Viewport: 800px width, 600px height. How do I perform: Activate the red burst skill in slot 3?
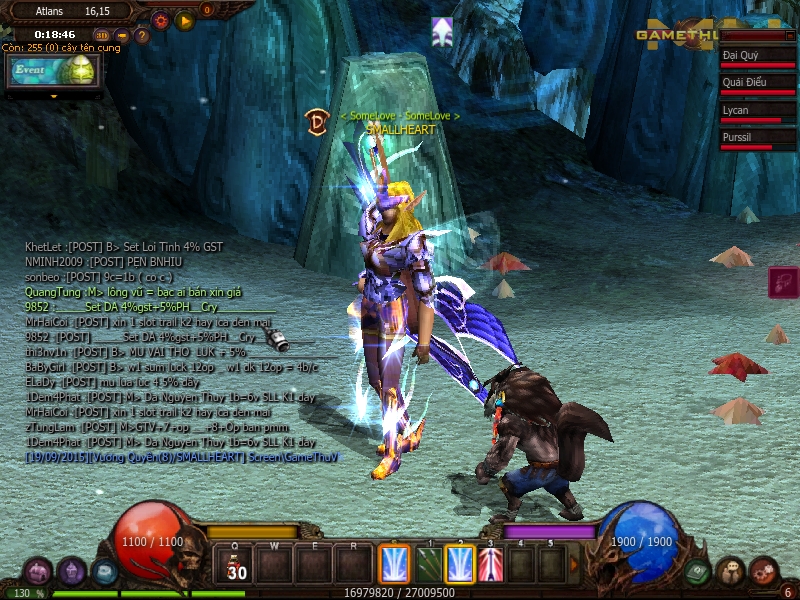click(x=491, y=564)
